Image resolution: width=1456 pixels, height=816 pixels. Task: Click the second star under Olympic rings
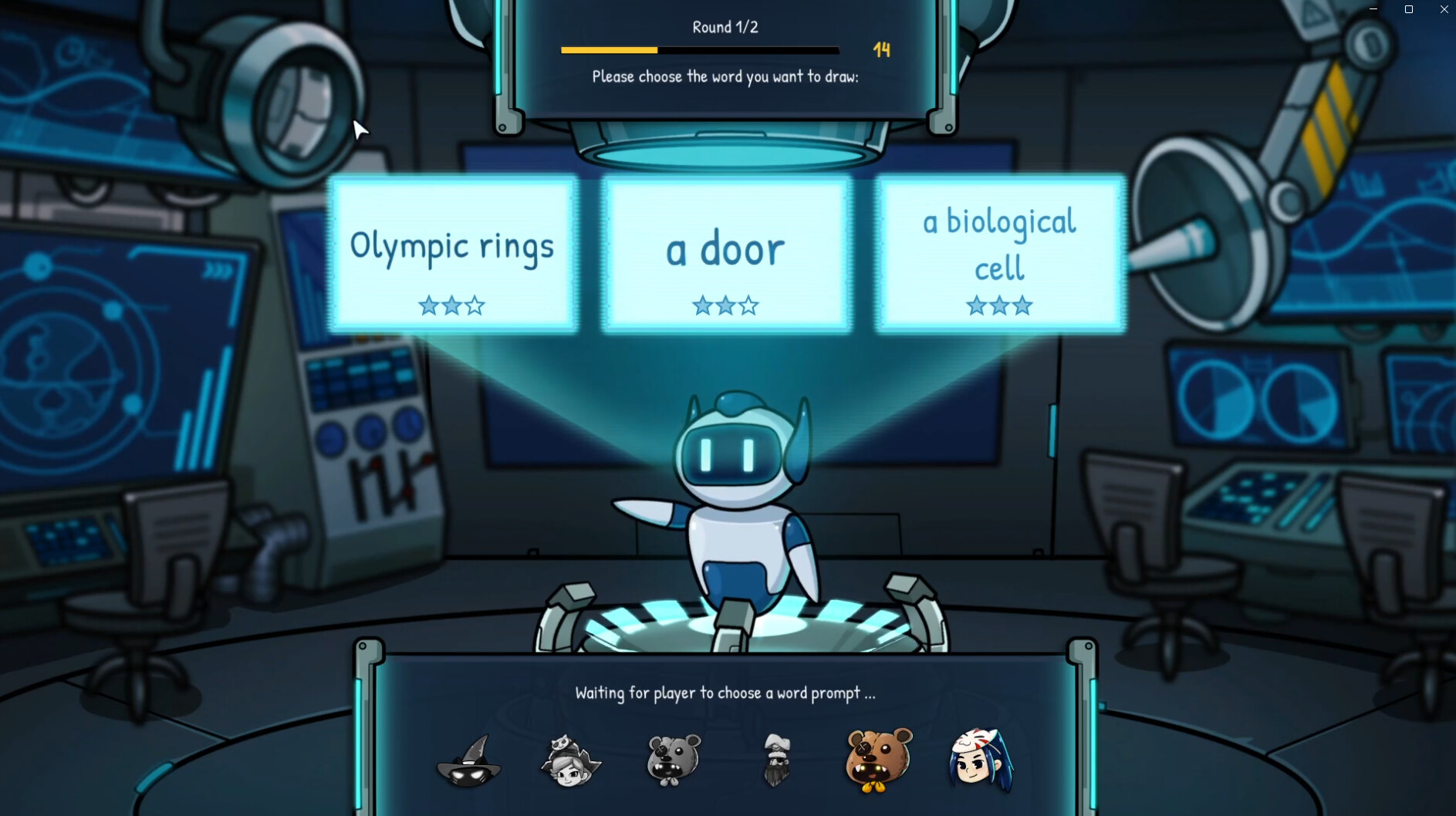click(452, 305)
